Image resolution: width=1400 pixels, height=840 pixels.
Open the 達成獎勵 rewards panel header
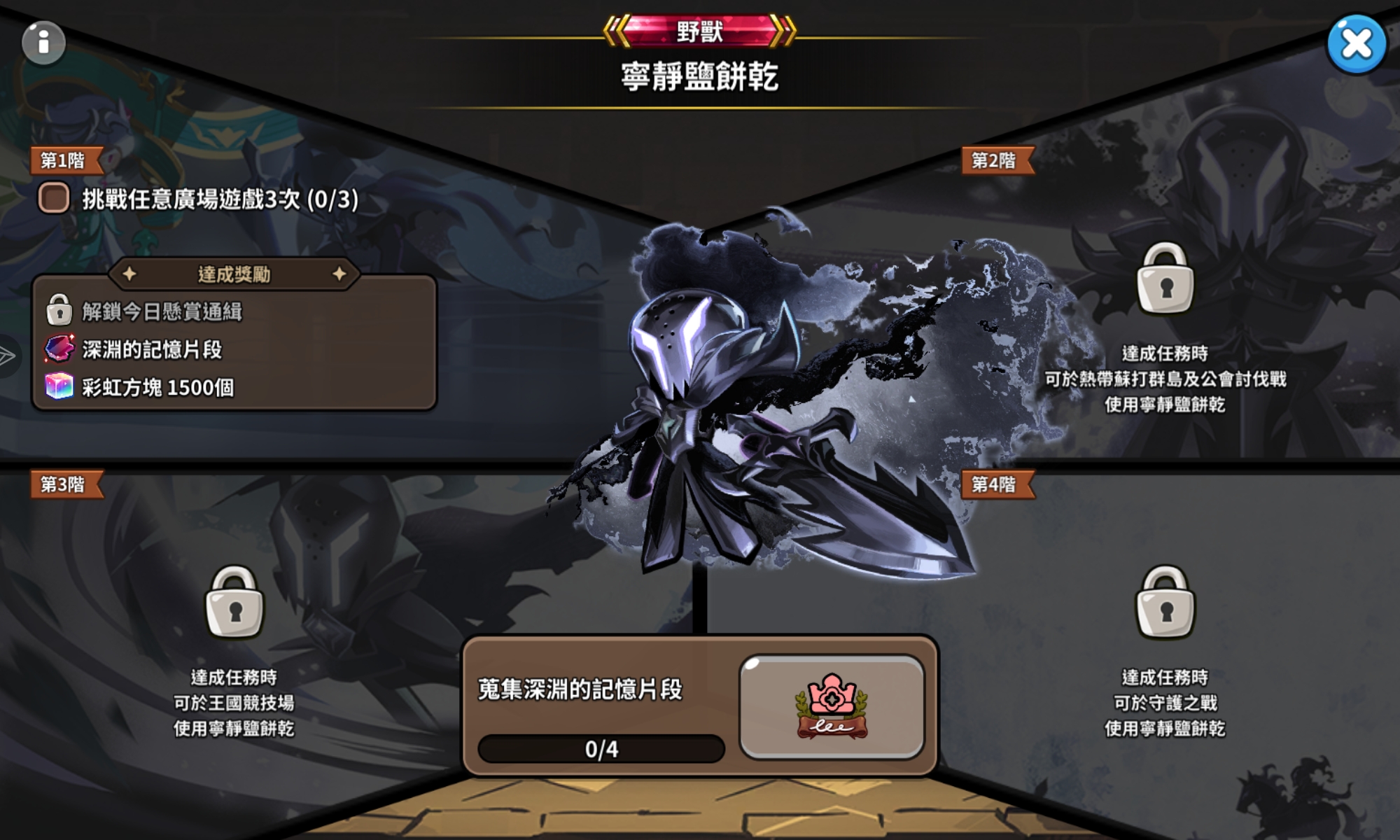click(x=234, y=275)
